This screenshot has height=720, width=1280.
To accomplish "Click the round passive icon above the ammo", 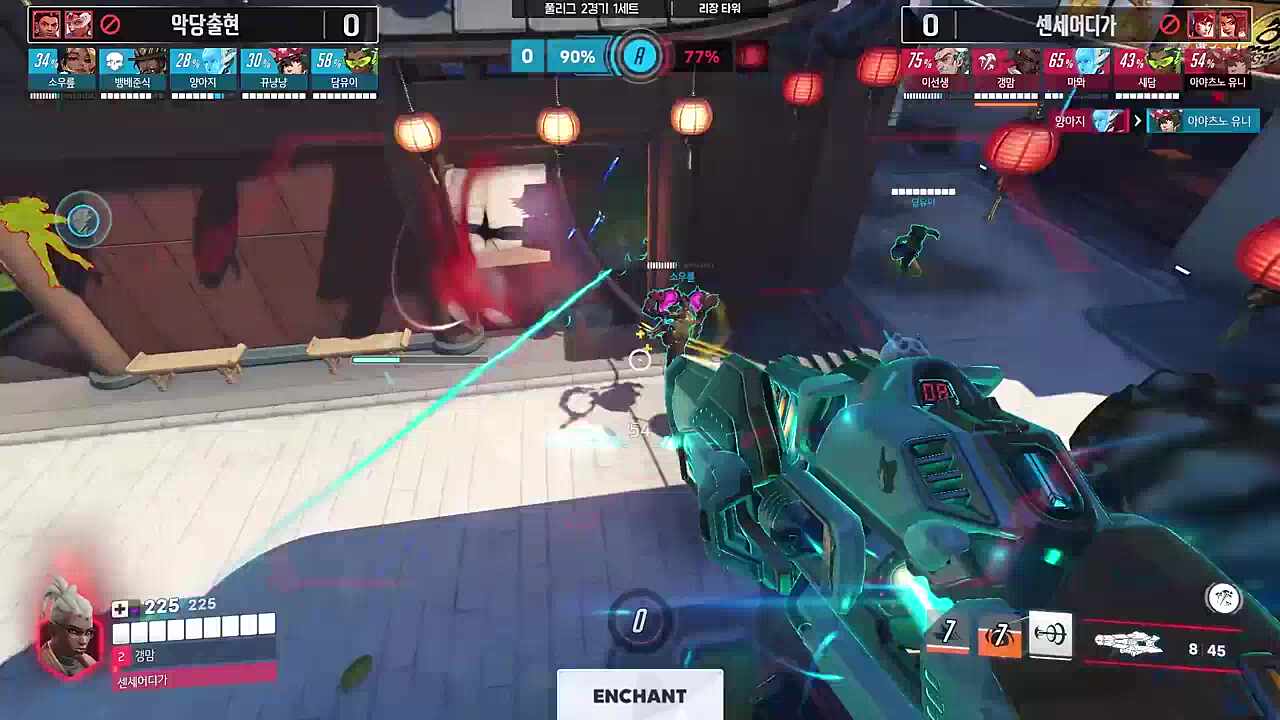I will click(x=1223, y=599).
